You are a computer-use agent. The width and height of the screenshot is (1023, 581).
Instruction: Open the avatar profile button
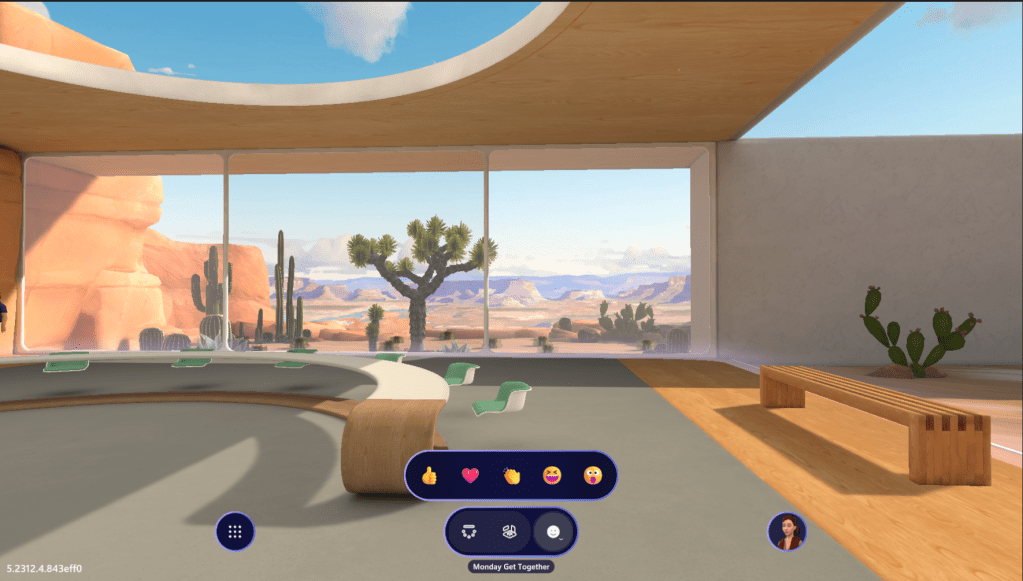[x=787, y=532]
